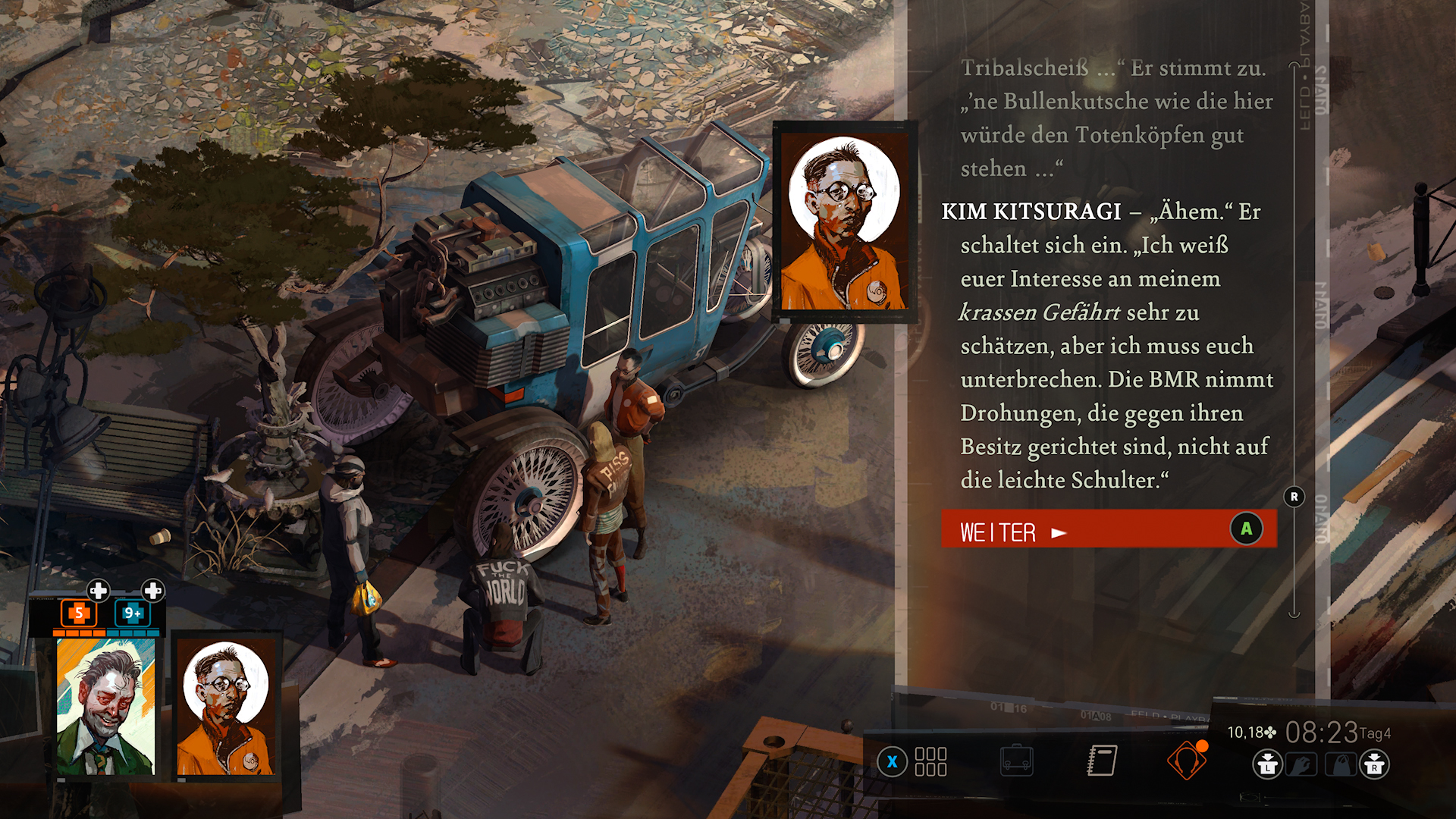Select Kim Kitsuragi's party portrait
This screenshot has width=1456, height=819.
point(225,708)
